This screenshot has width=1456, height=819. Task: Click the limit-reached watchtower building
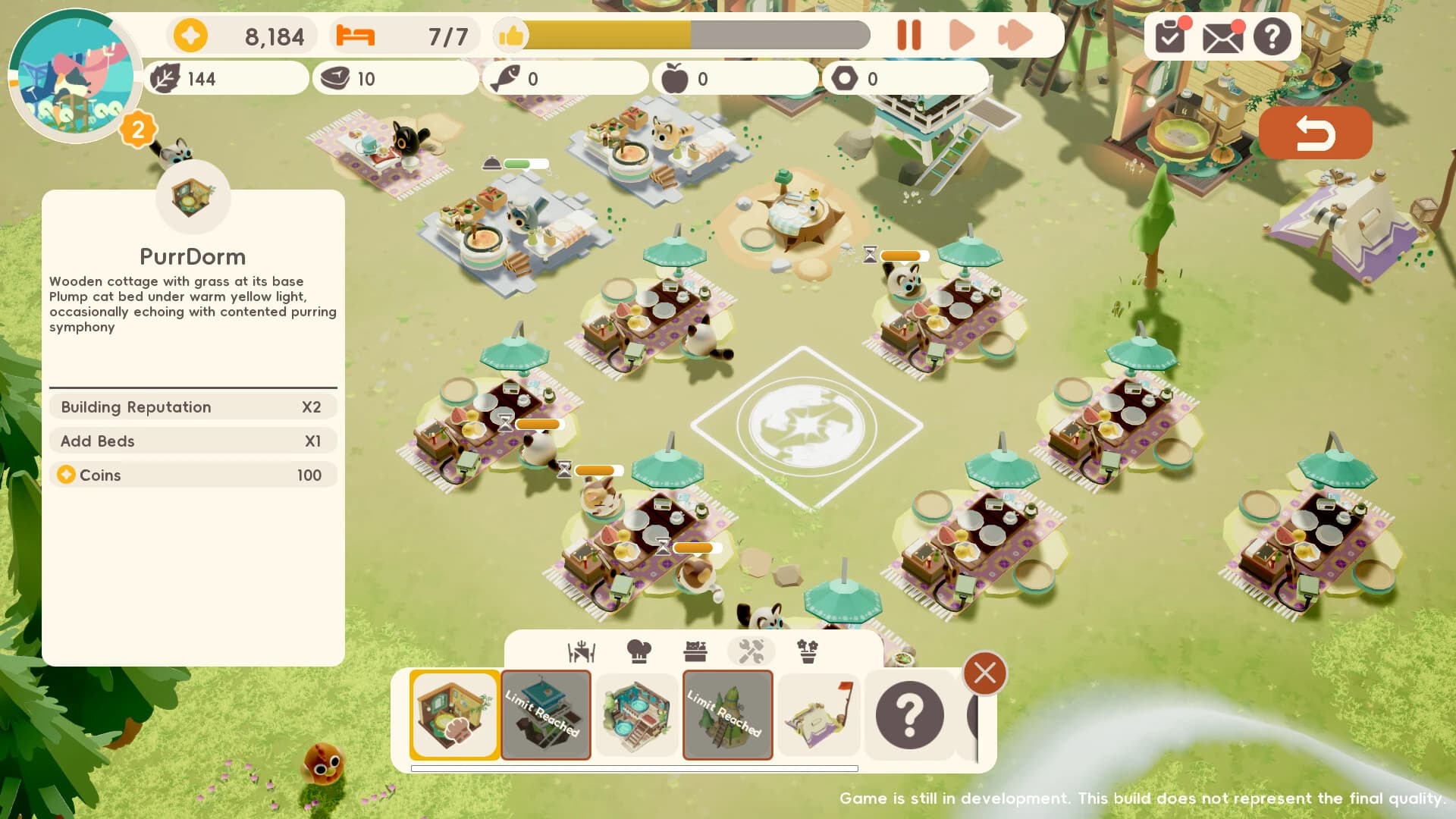[x=546, y=714]
